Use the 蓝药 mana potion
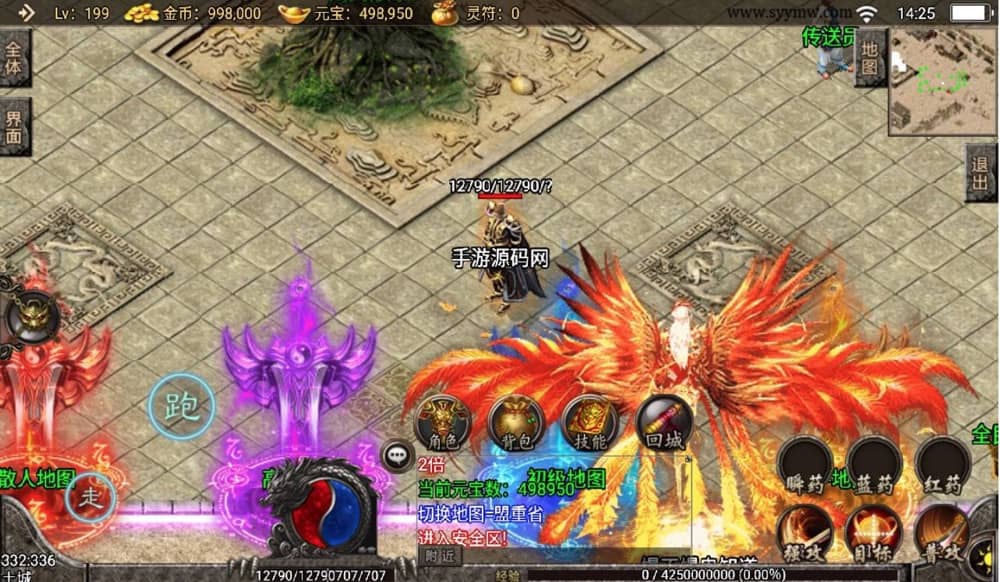The width and height of the screenshot is (1000, 582). pos(874,466)
